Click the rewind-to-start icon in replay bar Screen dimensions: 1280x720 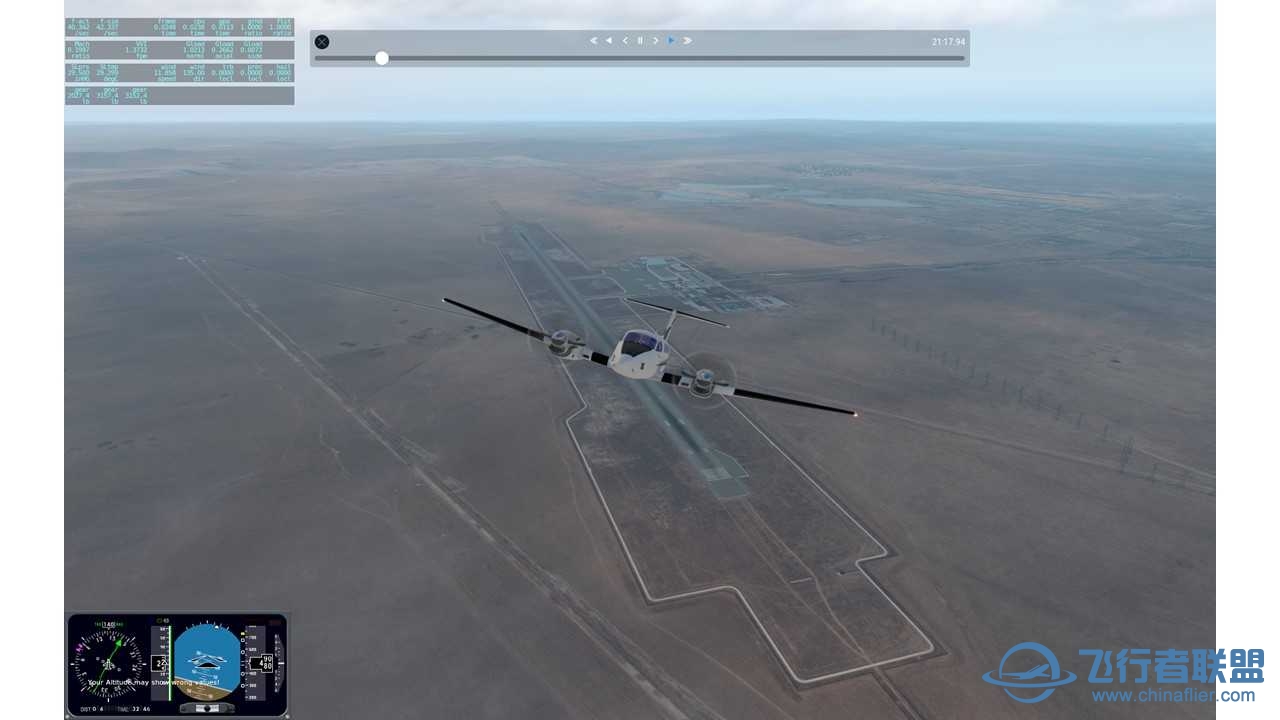[x=593, y=40]
